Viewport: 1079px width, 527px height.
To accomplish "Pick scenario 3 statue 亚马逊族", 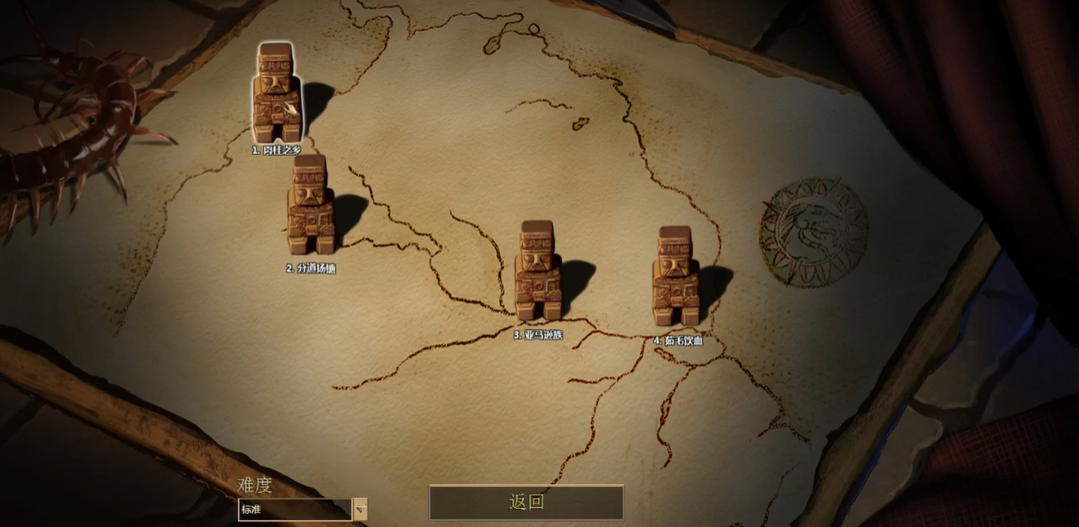I will pyautogui.click(x=538, y=272).
